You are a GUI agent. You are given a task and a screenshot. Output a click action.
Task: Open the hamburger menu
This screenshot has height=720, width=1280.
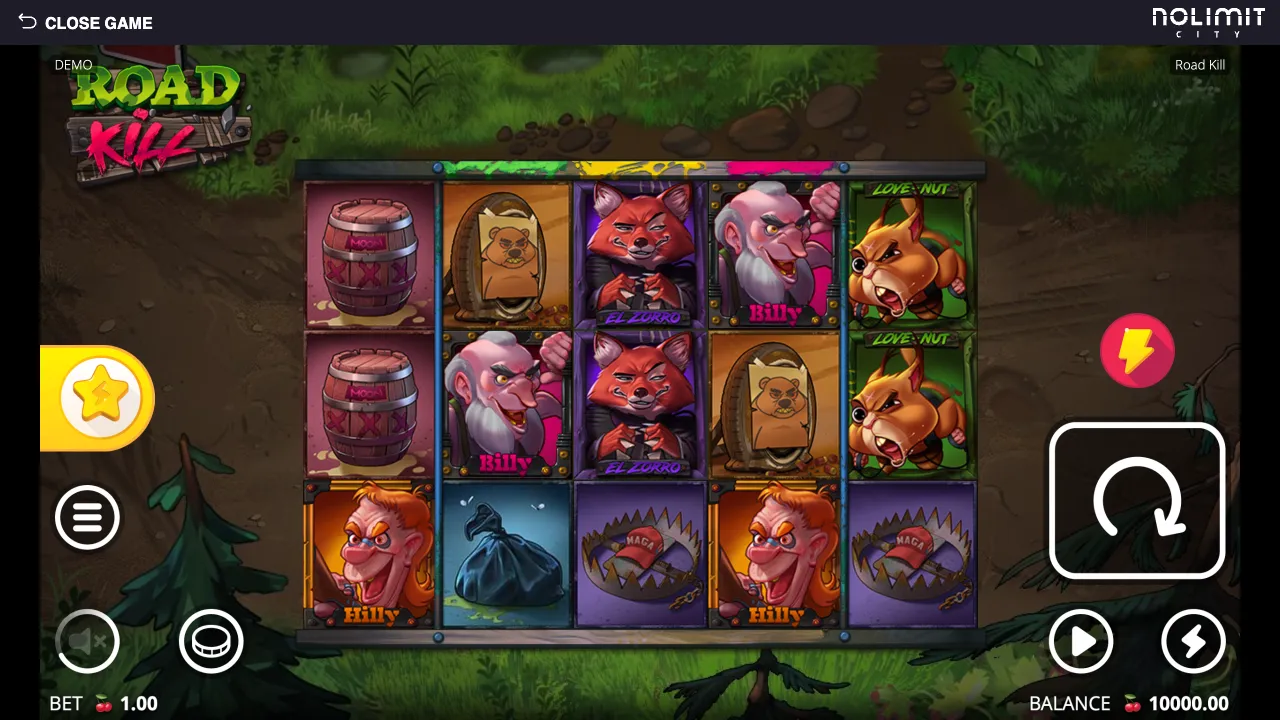(87, 517)
